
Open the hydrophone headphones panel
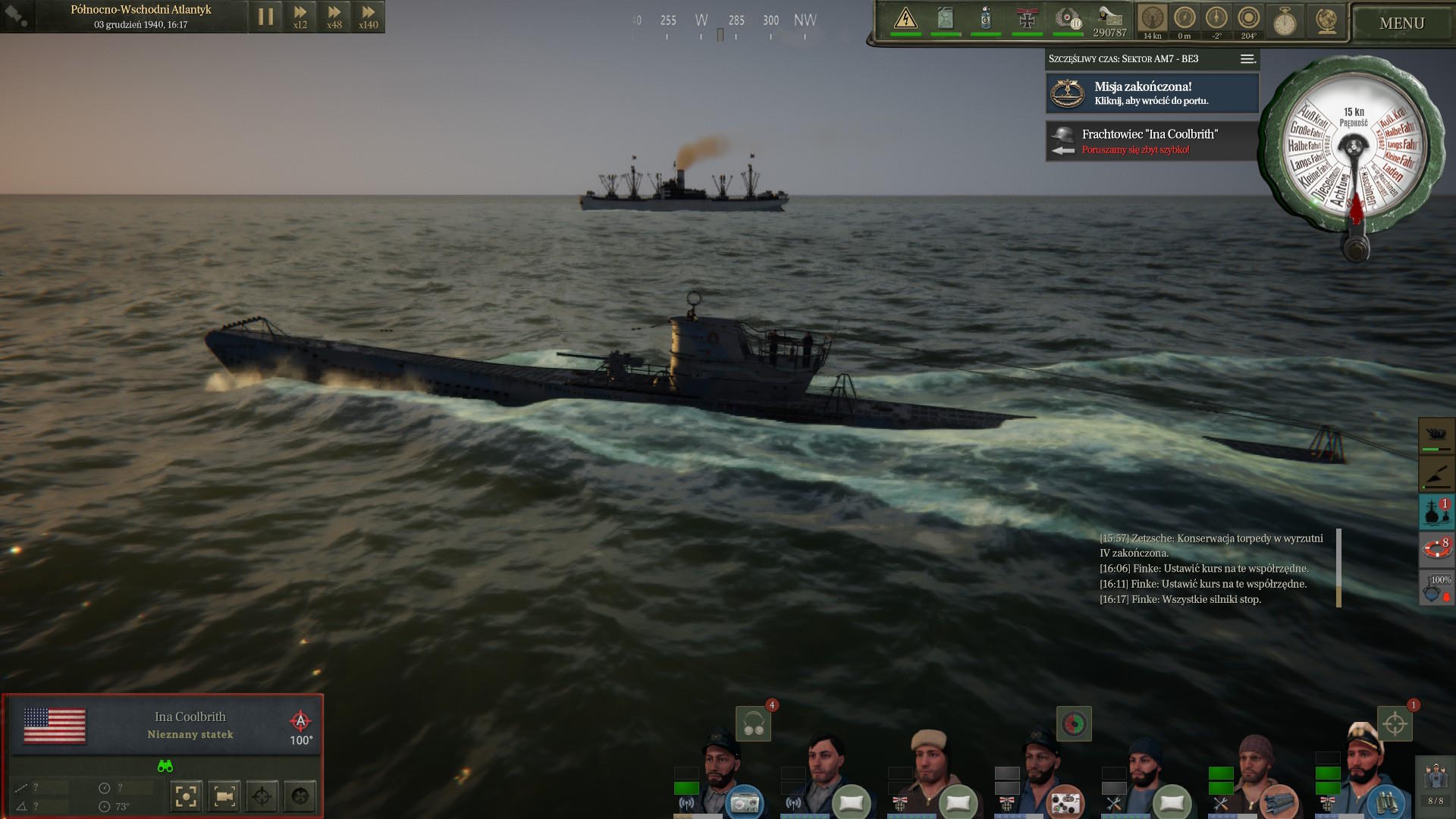(x=753, y=724)
